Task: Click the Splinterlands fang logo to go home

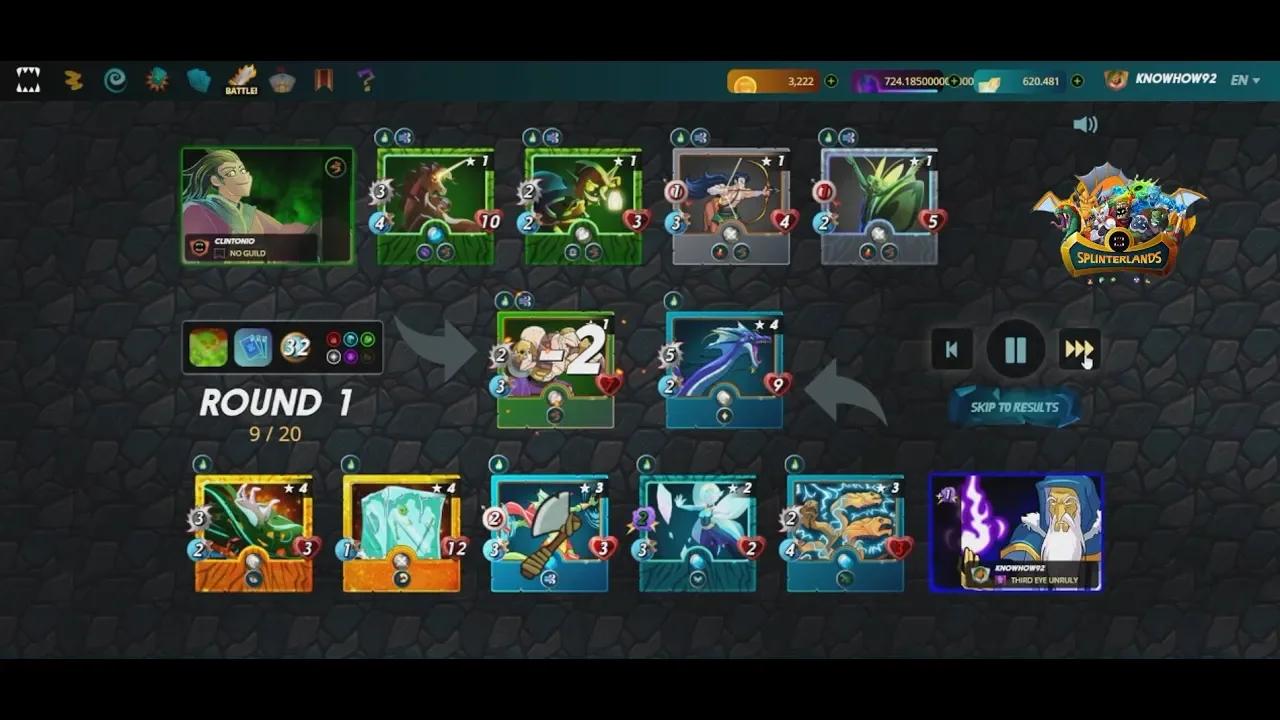Action: pos(29,80)
